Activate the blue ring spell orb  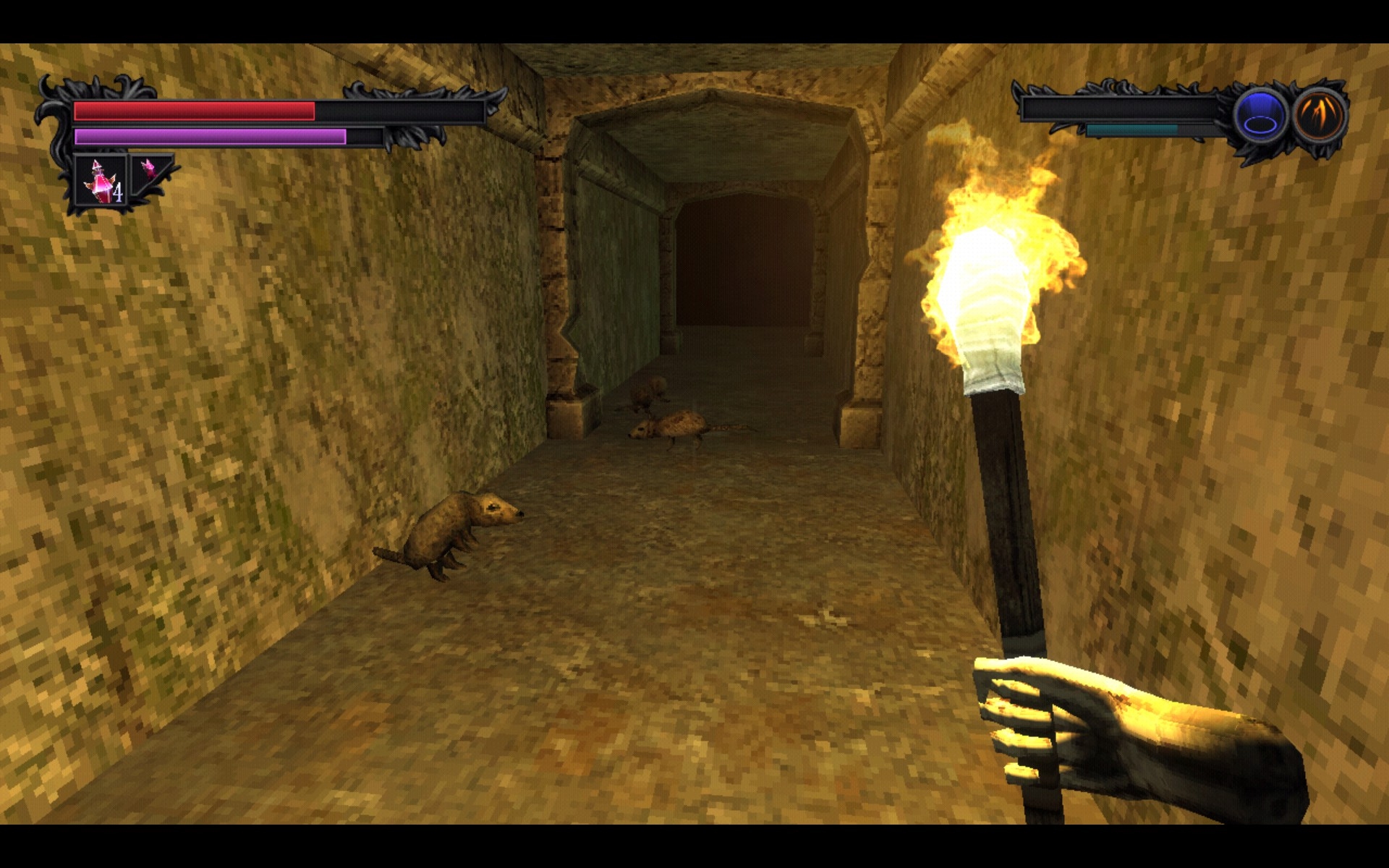pyautogui.click(x=1260, y=116)
